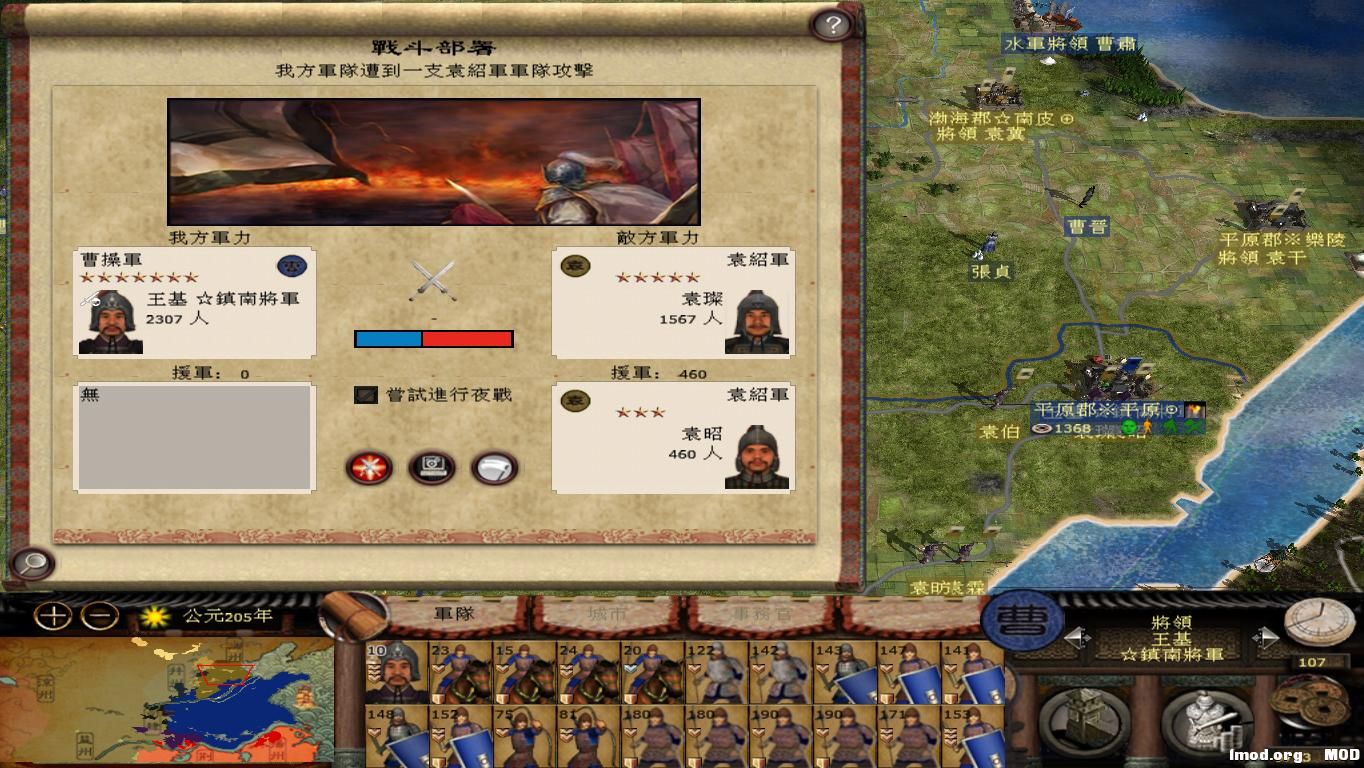Image resolution: width=1364 pixels, height=768 pixels.
Task: Click the magnifying glass on the battle scroll
Action: [x=33, y=564]
